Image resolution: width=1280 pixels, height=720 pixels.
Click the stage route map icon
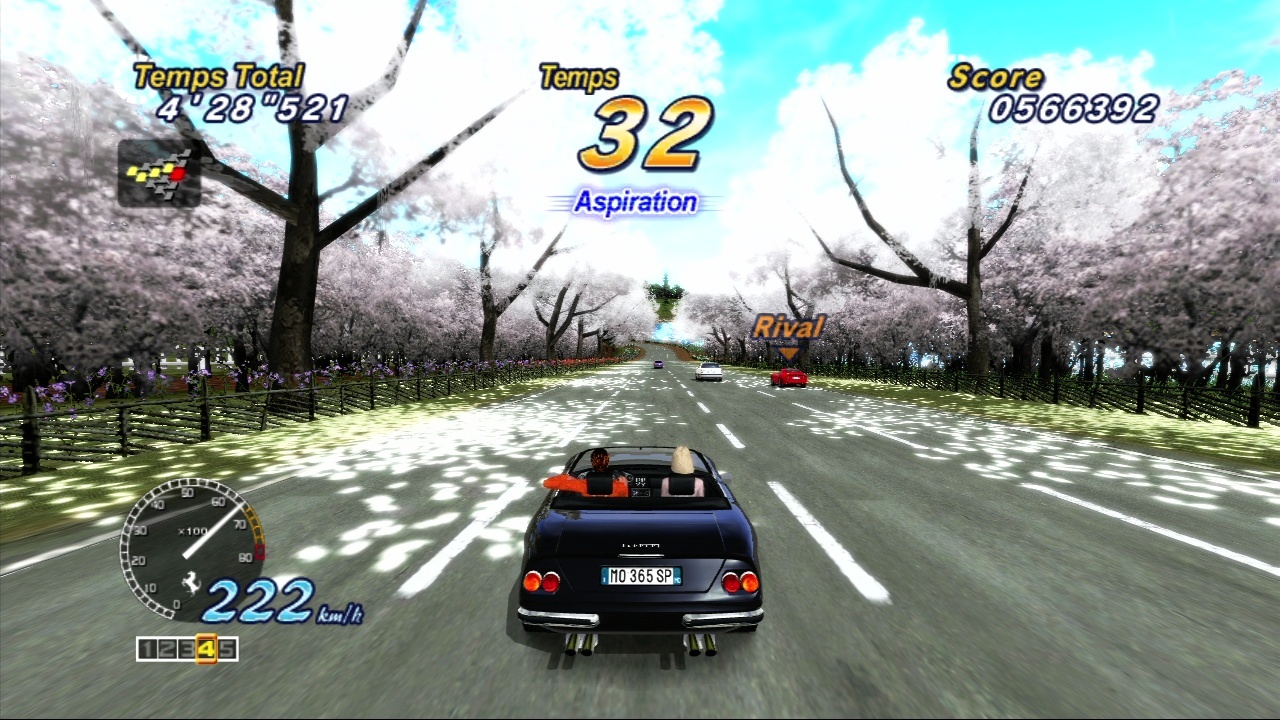pyautogui.click(x=159, y=173)
